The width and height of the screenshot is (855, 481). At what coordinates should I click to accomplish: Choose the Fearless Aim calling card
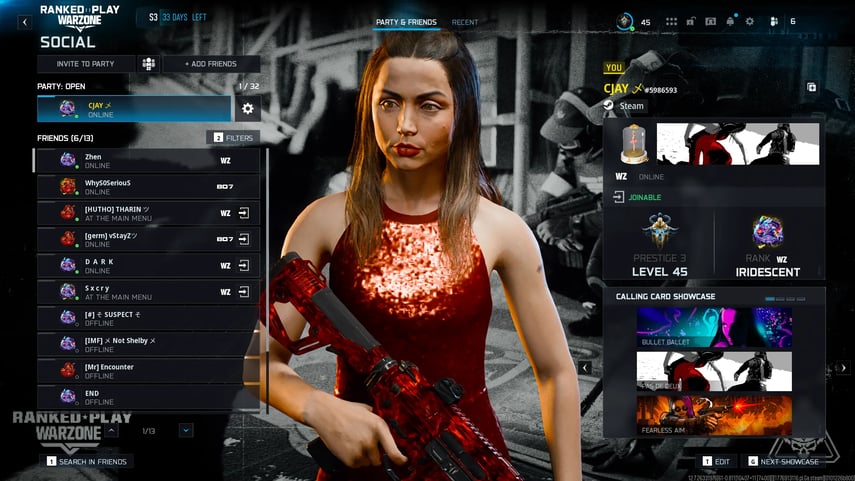pos(714,415)
